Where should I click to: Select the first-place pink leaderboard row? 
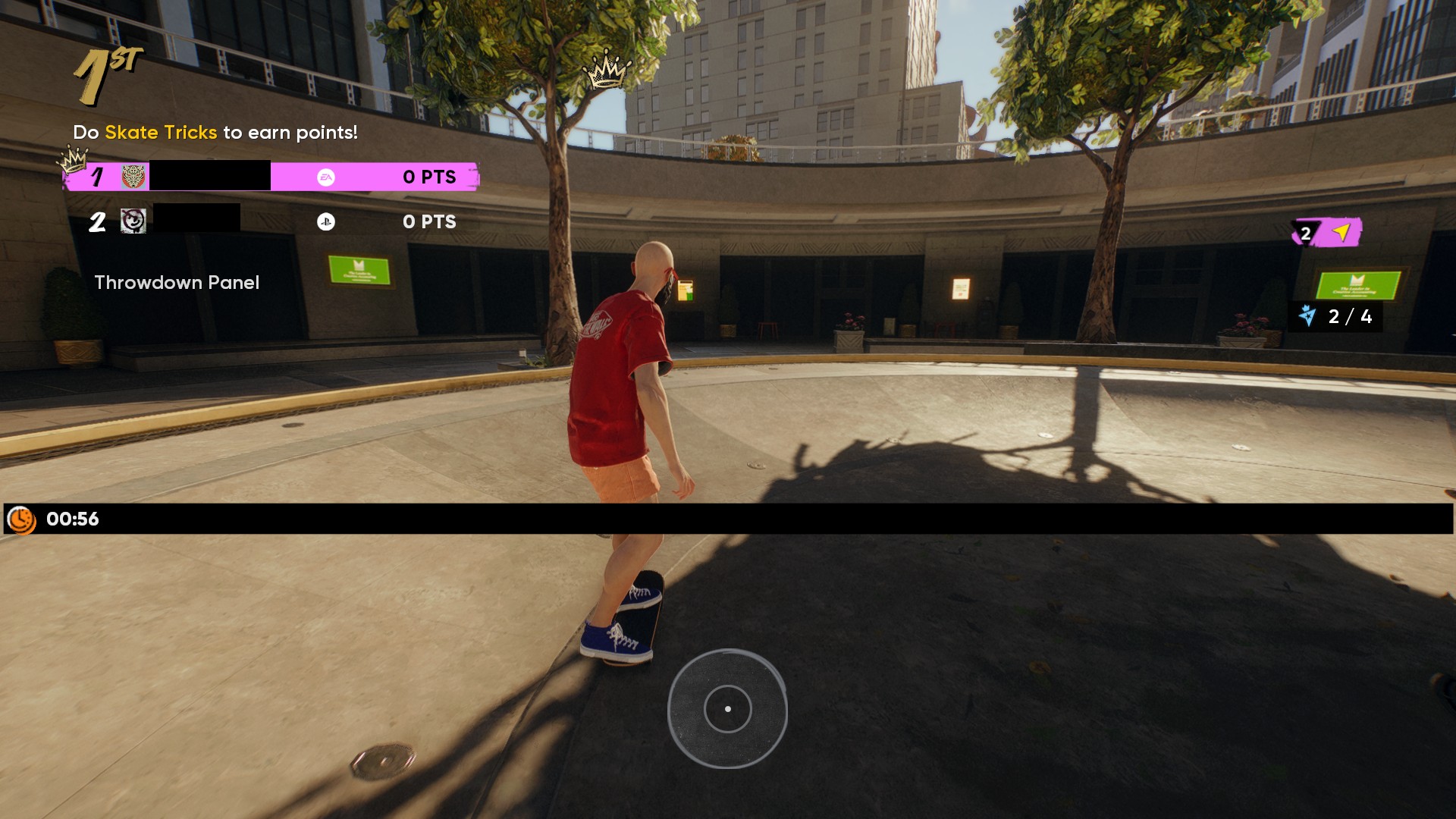[271, 177]
